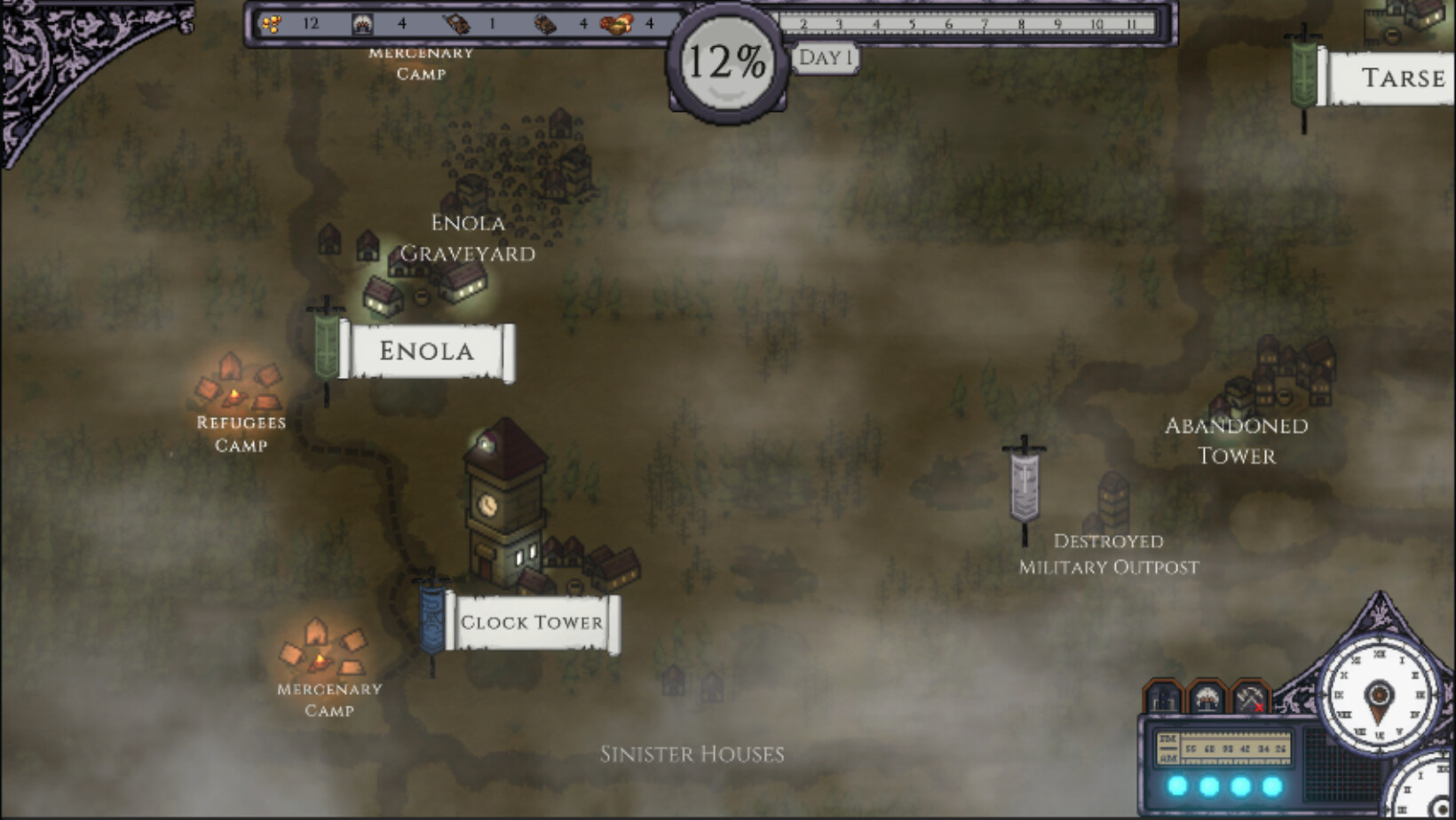Toggle the first glowing blue light on the radio

[1177, 785]
